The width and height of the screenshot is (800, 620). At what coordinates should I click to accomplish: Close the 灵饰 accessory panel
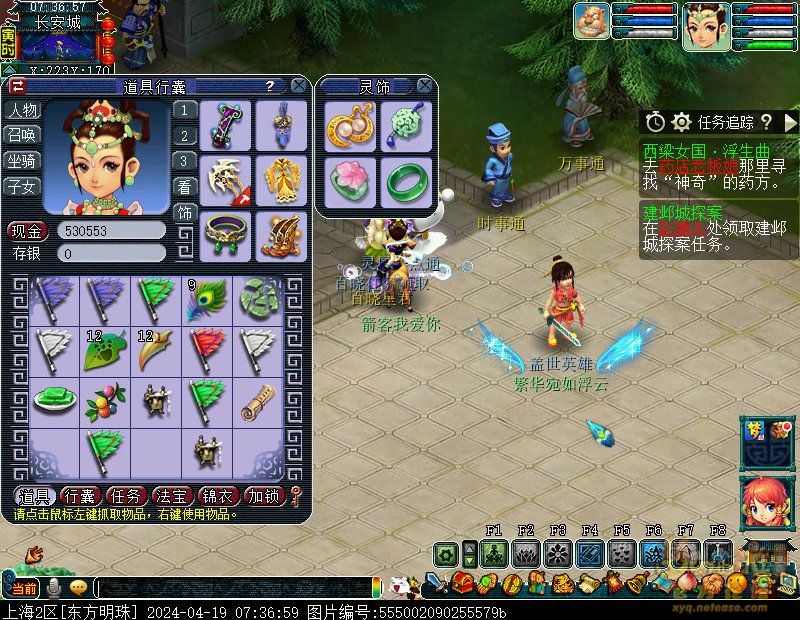424,87
